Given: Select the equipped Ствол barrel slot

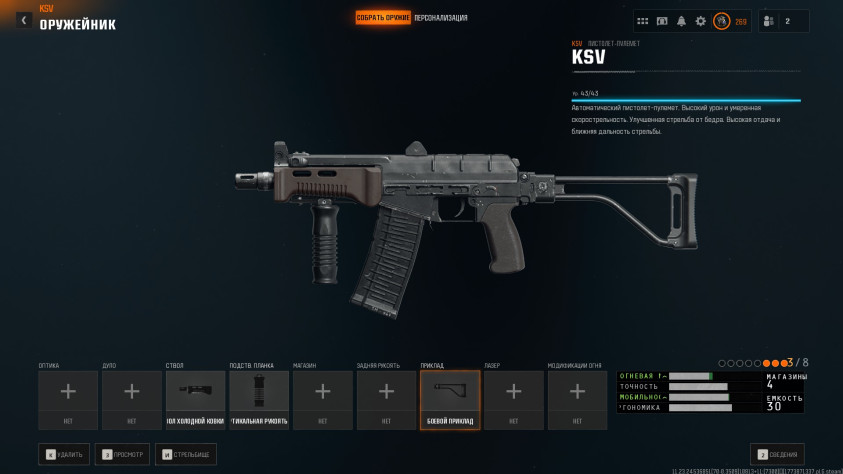Looking at the screenshot, I should pyautogui.click(x=195, y=400).
